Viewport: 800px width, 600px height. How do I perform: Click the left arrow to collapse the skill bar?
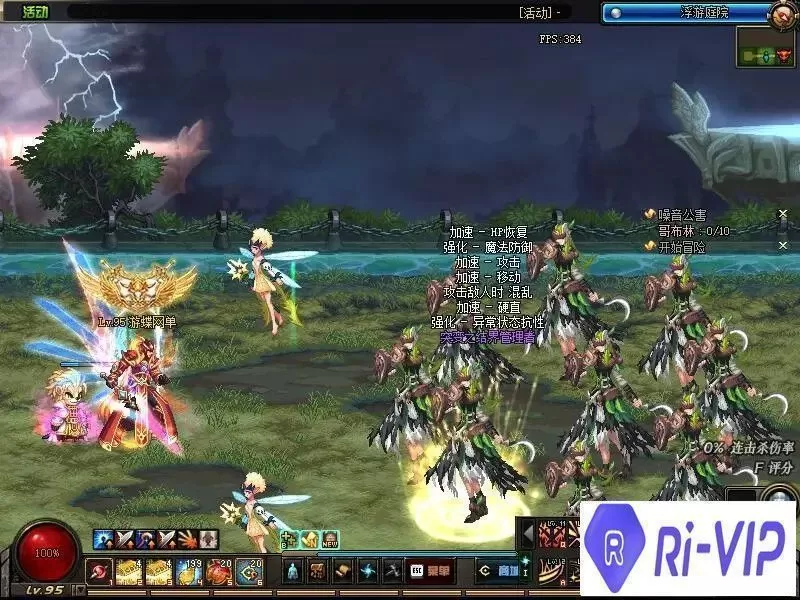pyautogui.click(x=527, y=535)
